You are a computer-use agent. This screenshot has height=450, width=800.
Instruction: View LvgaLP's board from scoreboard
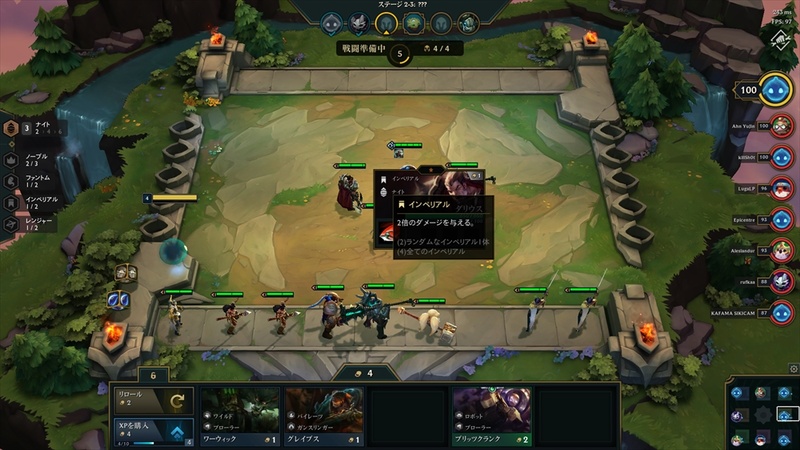[782, 188]
